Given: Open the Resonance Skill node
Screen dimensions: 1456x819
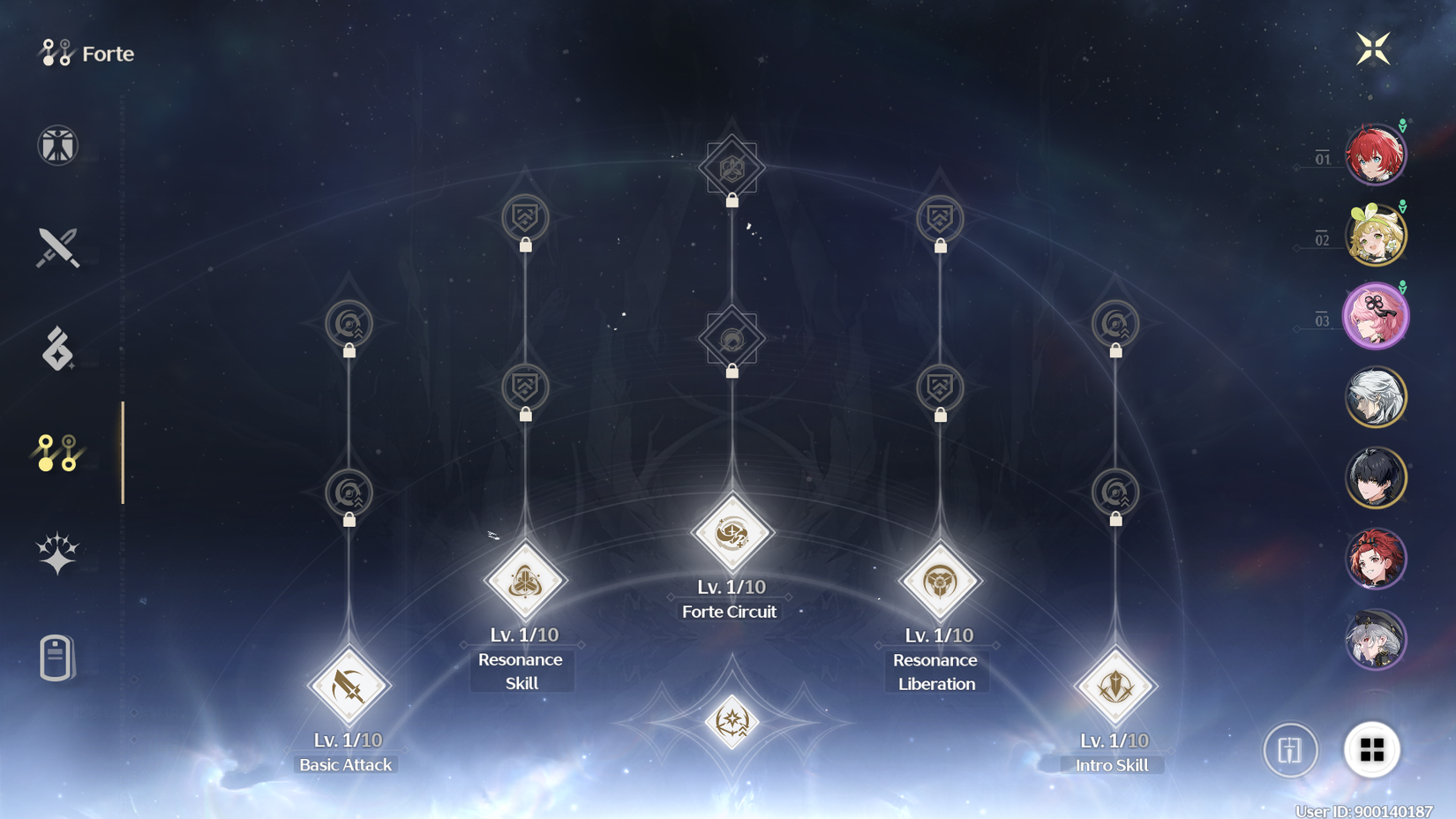Looking at the screenshot, I should point(522,581).
